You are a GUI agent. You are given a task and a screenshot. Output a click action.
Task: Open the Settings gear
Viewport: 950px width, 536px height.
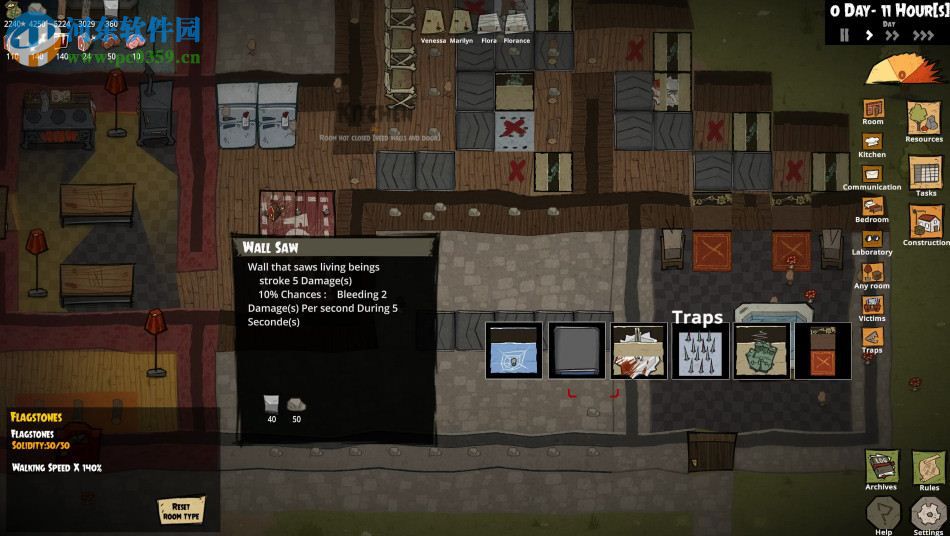929,514
